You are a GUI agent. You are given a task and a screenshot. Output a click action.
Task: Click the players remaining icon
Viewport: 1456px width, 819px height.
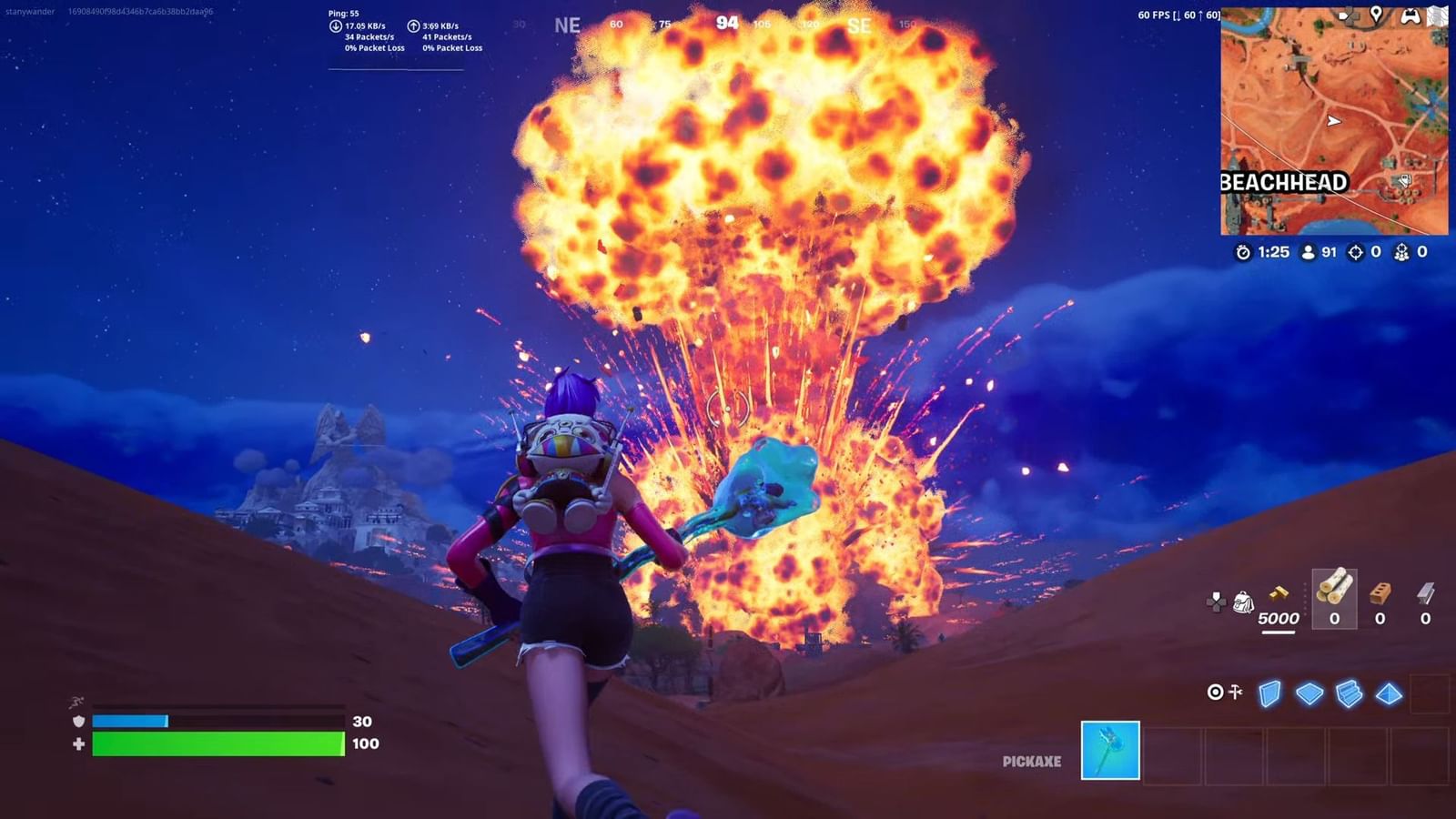click(x=1308, y=252)
